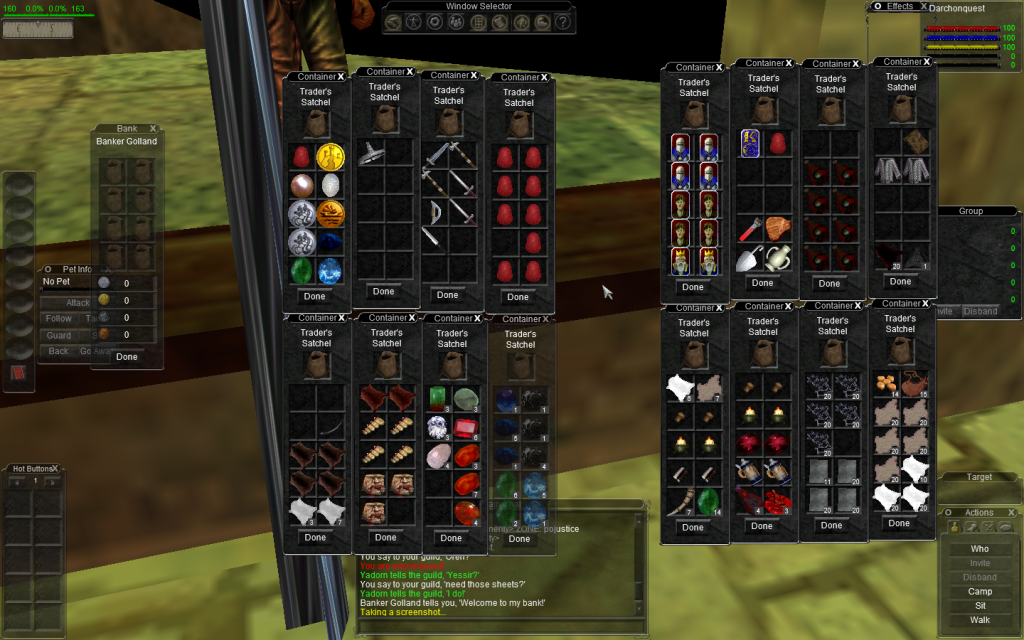The height and width of the screenshot is (640, 1024).
Task: Select the blue spell scroll card
Action: (x=750, y=143)
